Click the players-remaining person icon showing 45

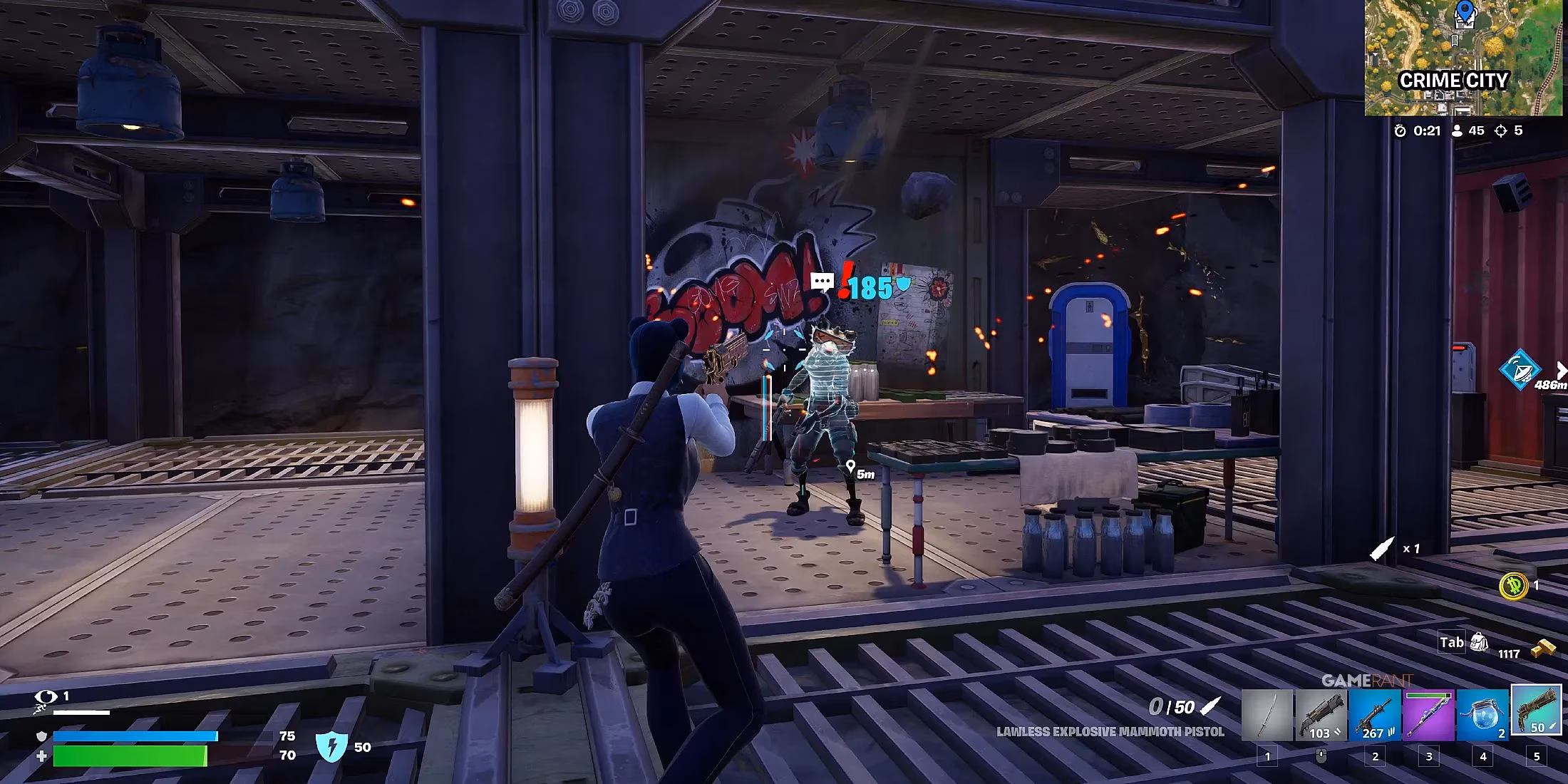click(1456, 130)
